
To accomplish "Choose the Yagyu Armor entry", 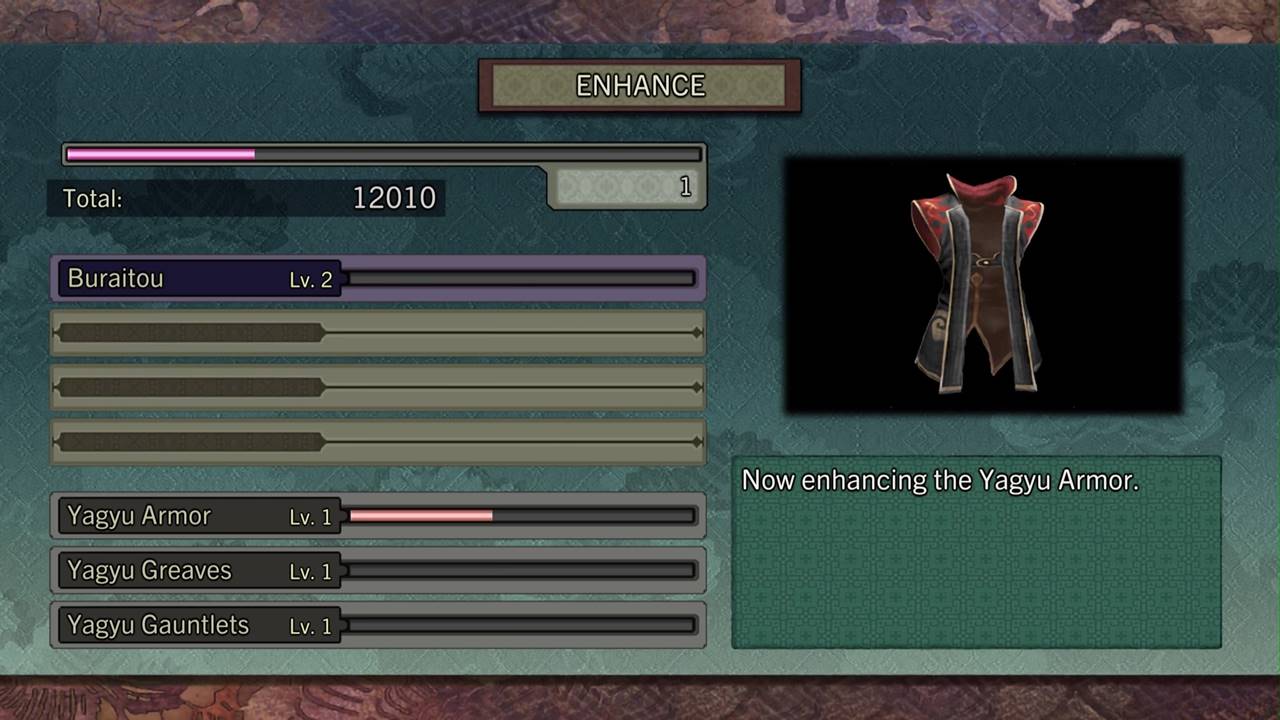I will [378, 516].
